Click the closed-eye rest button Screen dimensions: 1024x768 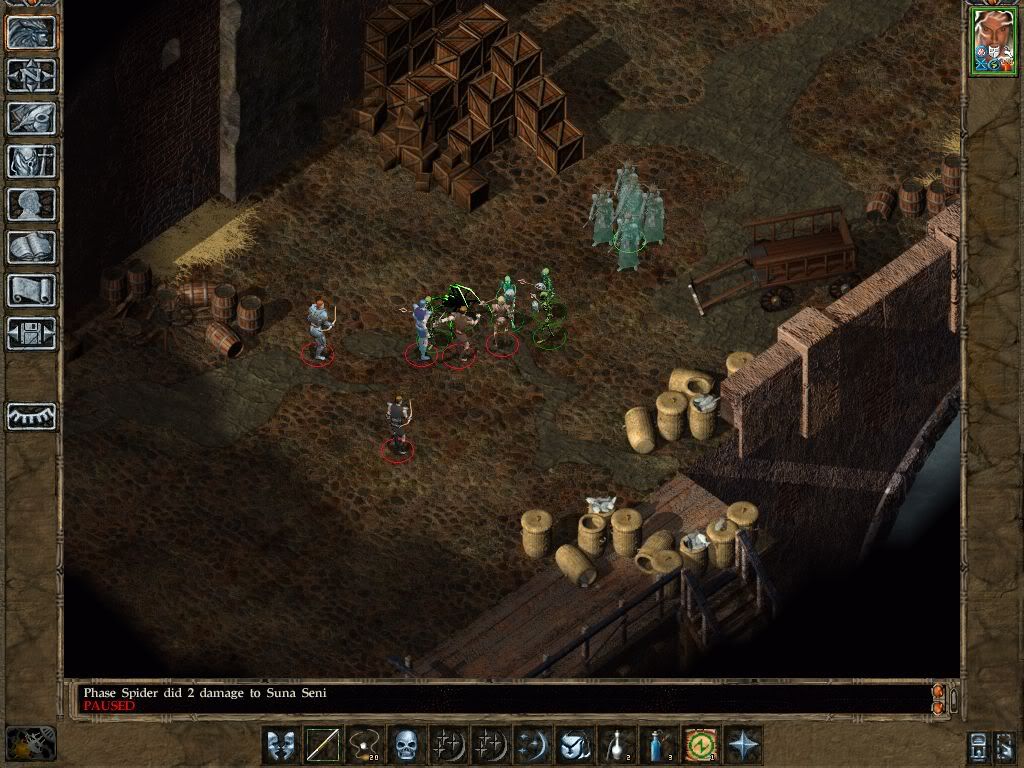click(31, 416)
